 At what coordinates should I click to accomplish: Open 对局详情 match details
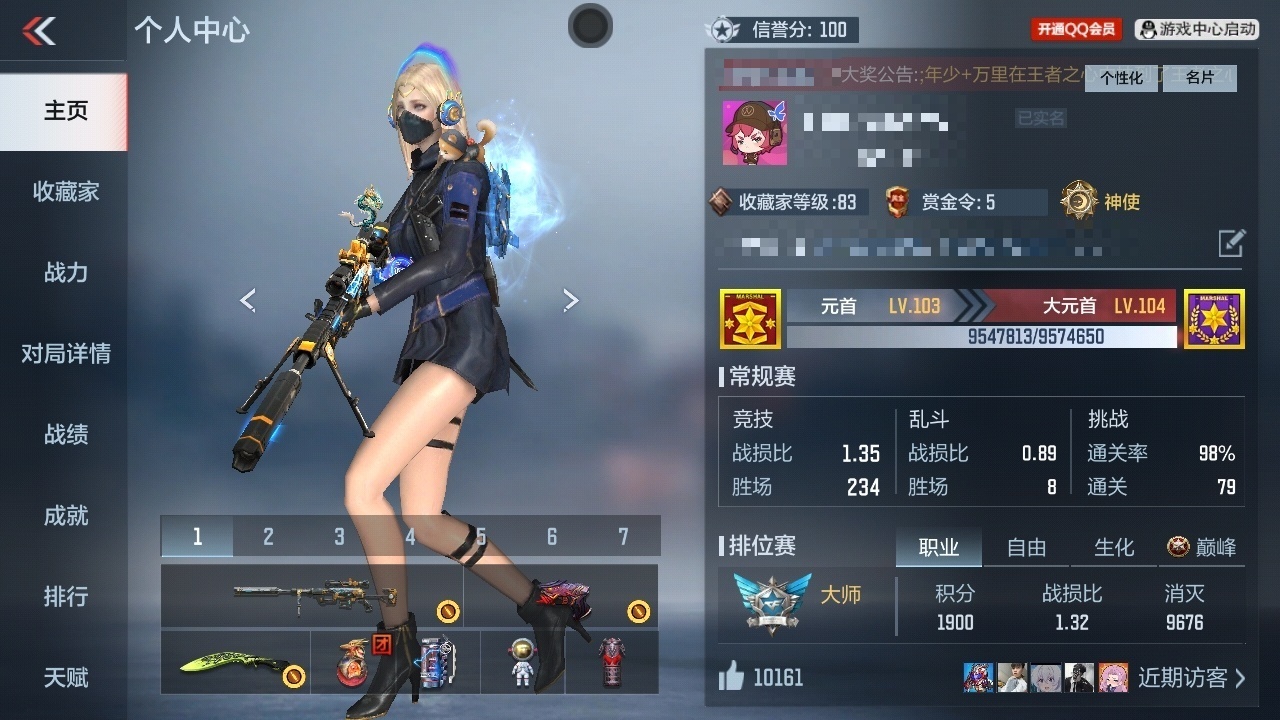click(x=65, y=354)
